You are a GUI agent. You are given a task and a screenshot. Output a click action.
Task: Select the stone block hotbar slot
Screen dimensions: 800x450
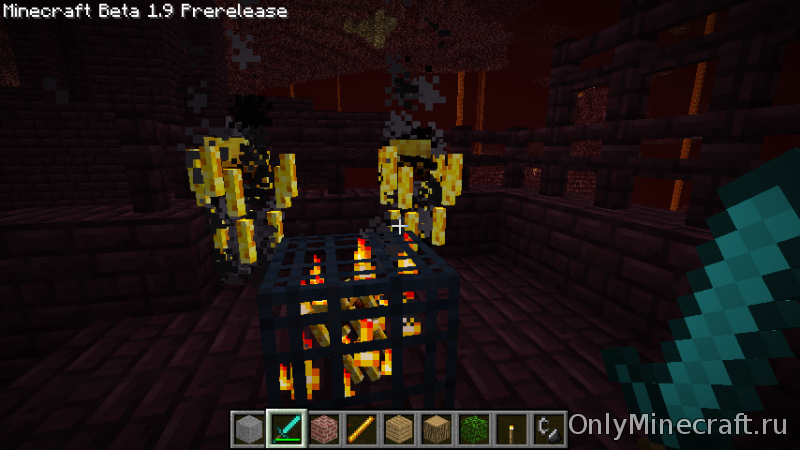point(248,428)
